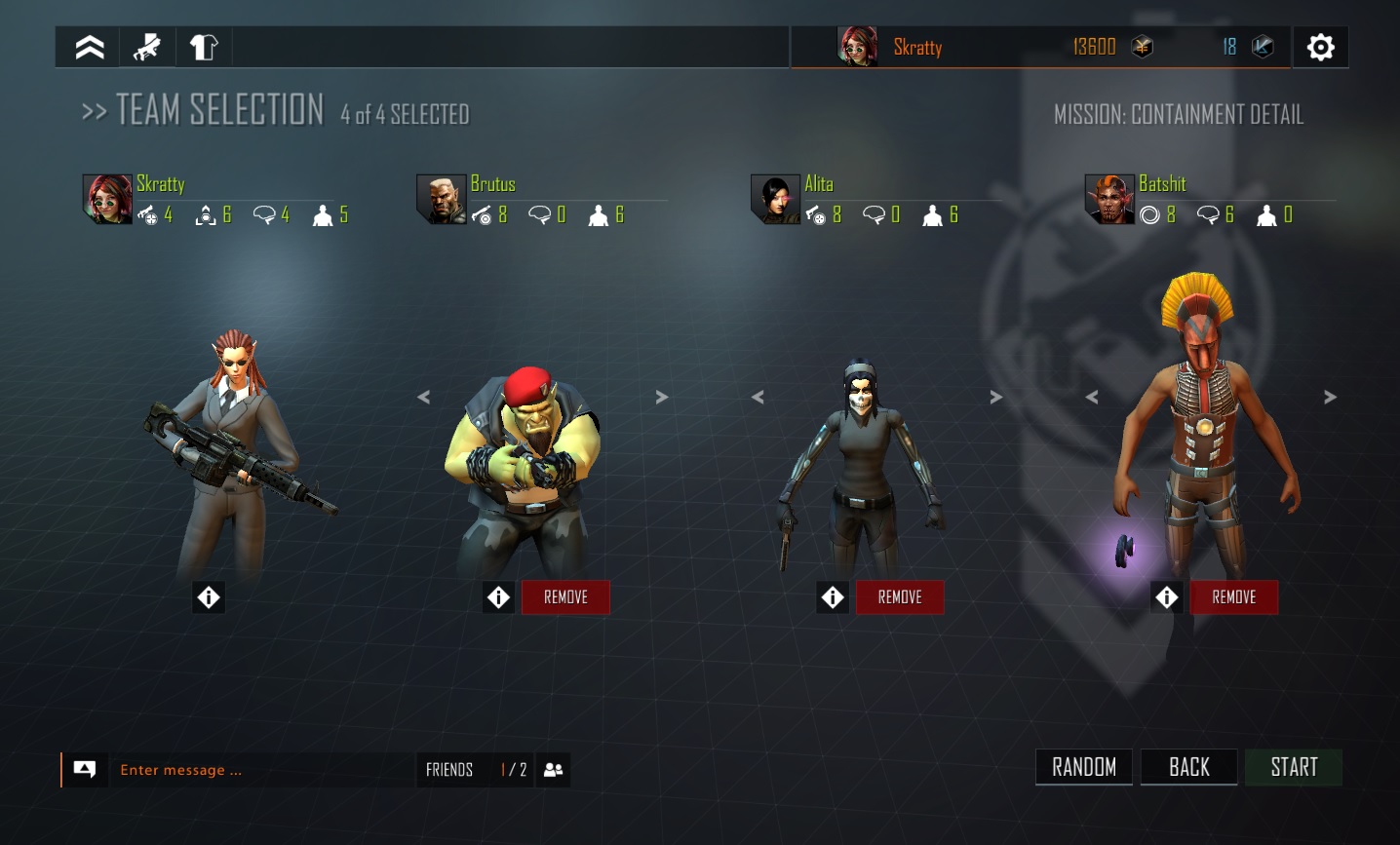Cycle Brutus slot to previous character
Image resolution: width=1400 pixels, height=845 pixels.
coord(423,397)
